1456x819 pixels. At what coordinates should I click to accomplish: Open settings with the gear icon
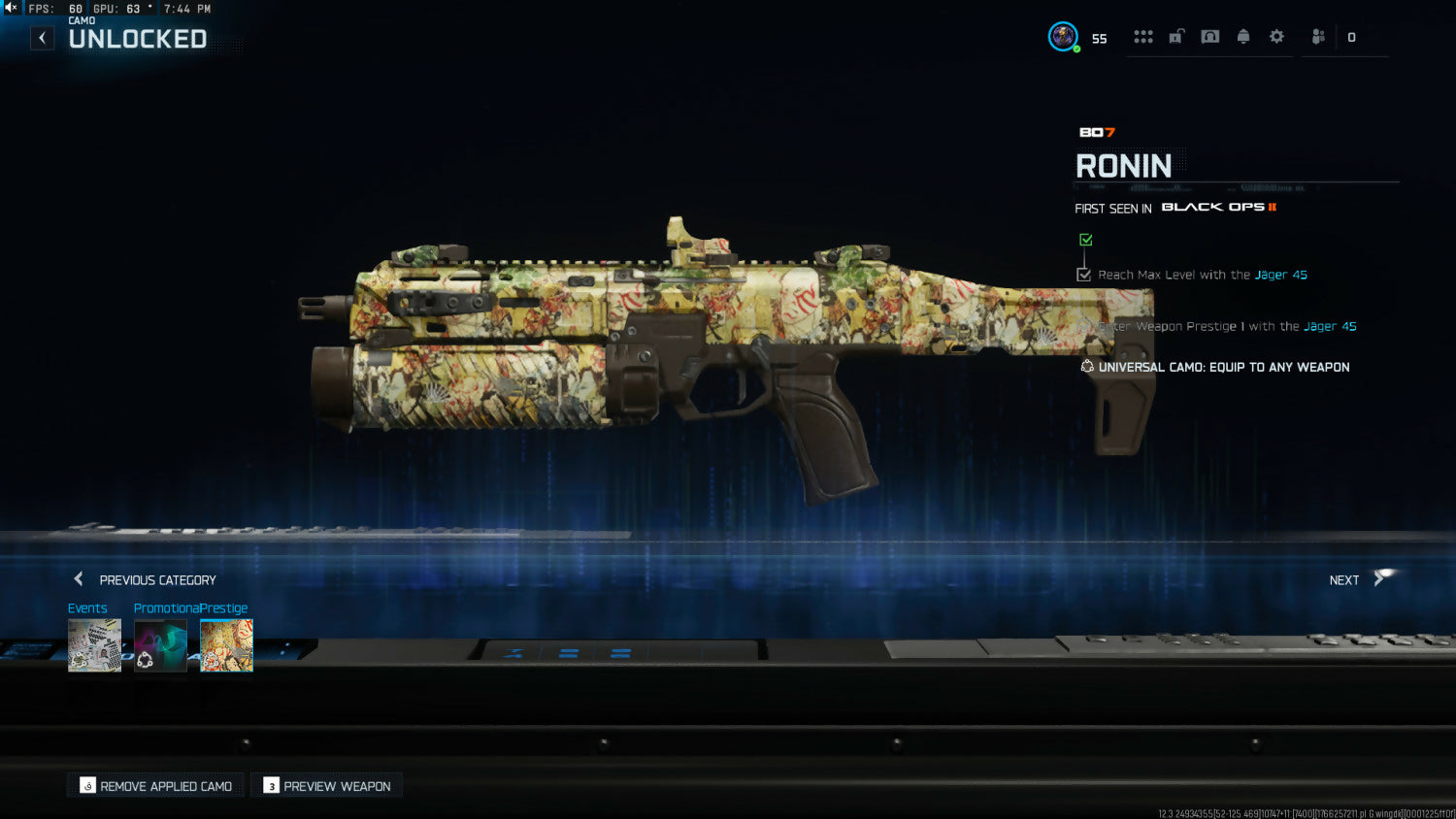click(1276, 37)
